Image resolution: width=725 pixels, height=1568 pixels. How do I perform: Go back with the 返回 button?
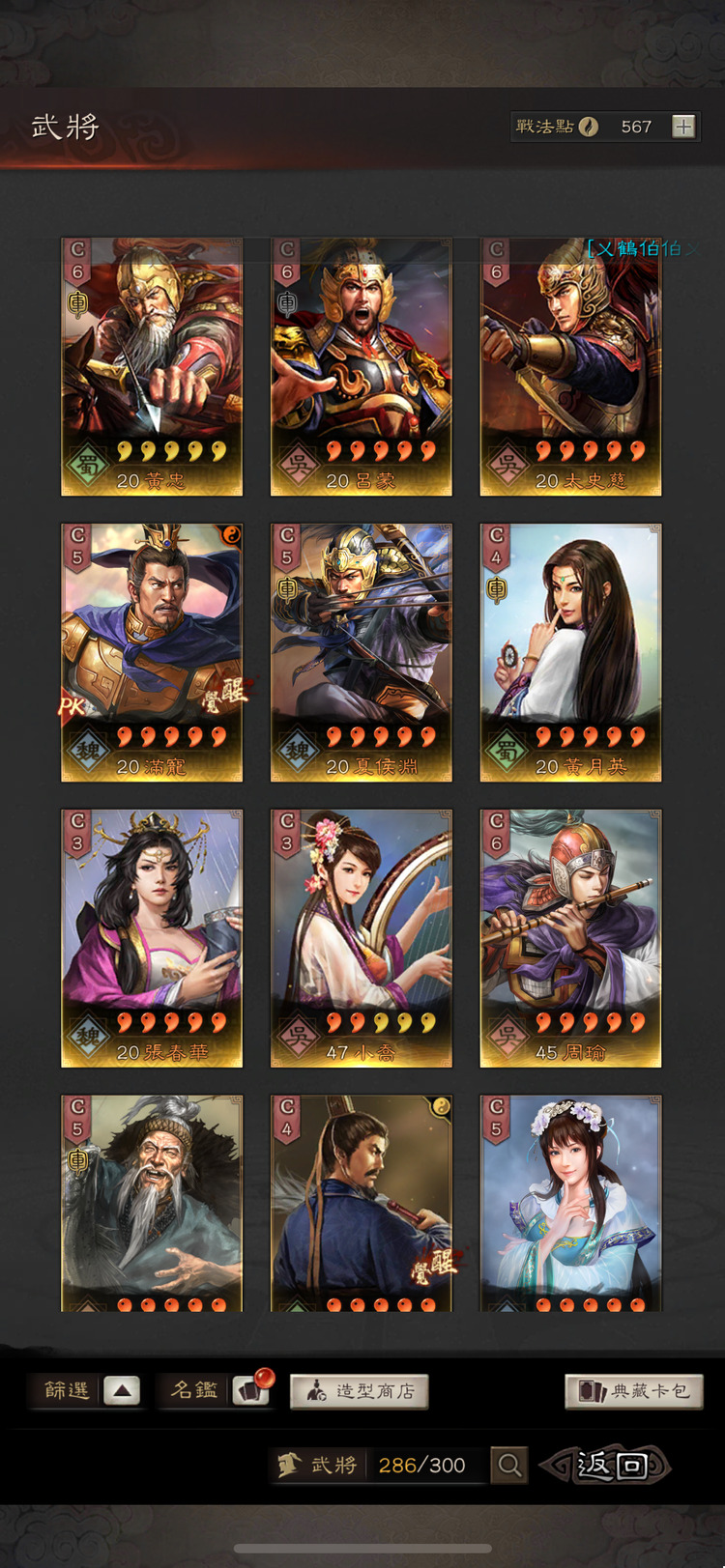coord(609,1466)
